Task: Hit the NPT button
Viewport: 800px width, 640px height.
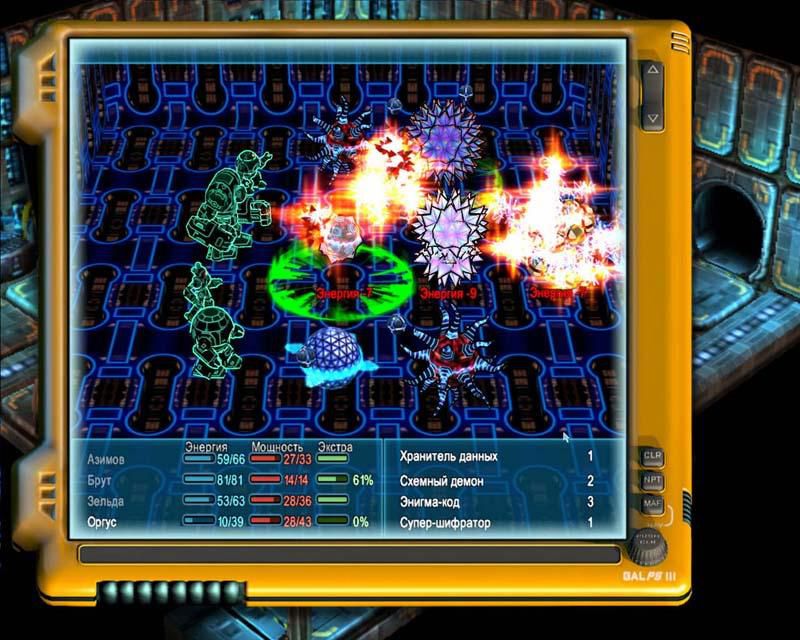Action: [652, 480]
